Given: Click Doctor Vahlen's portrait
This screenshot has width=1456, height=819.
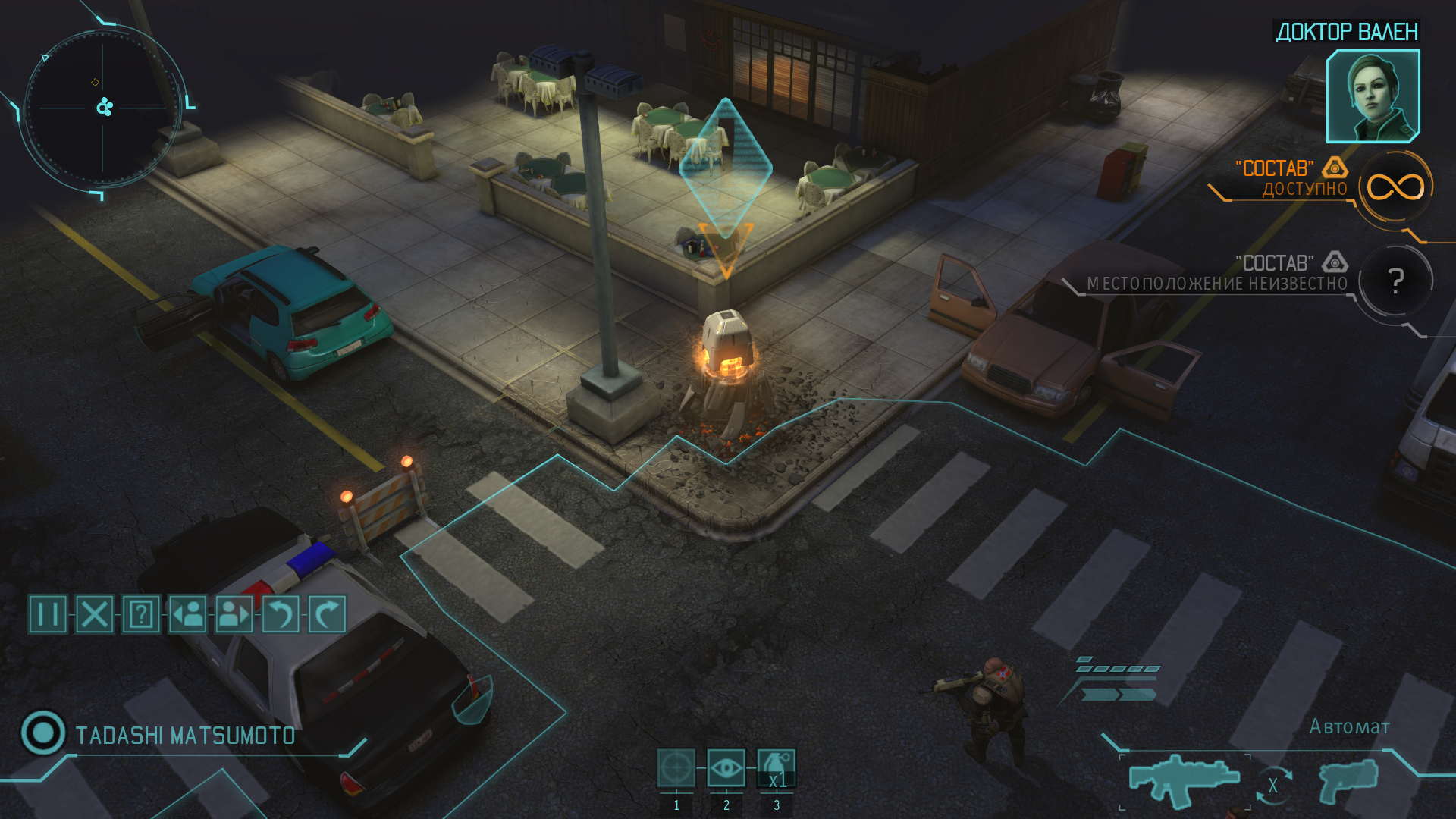Looking at the screenshot, I should click(x=1373, y=96).
